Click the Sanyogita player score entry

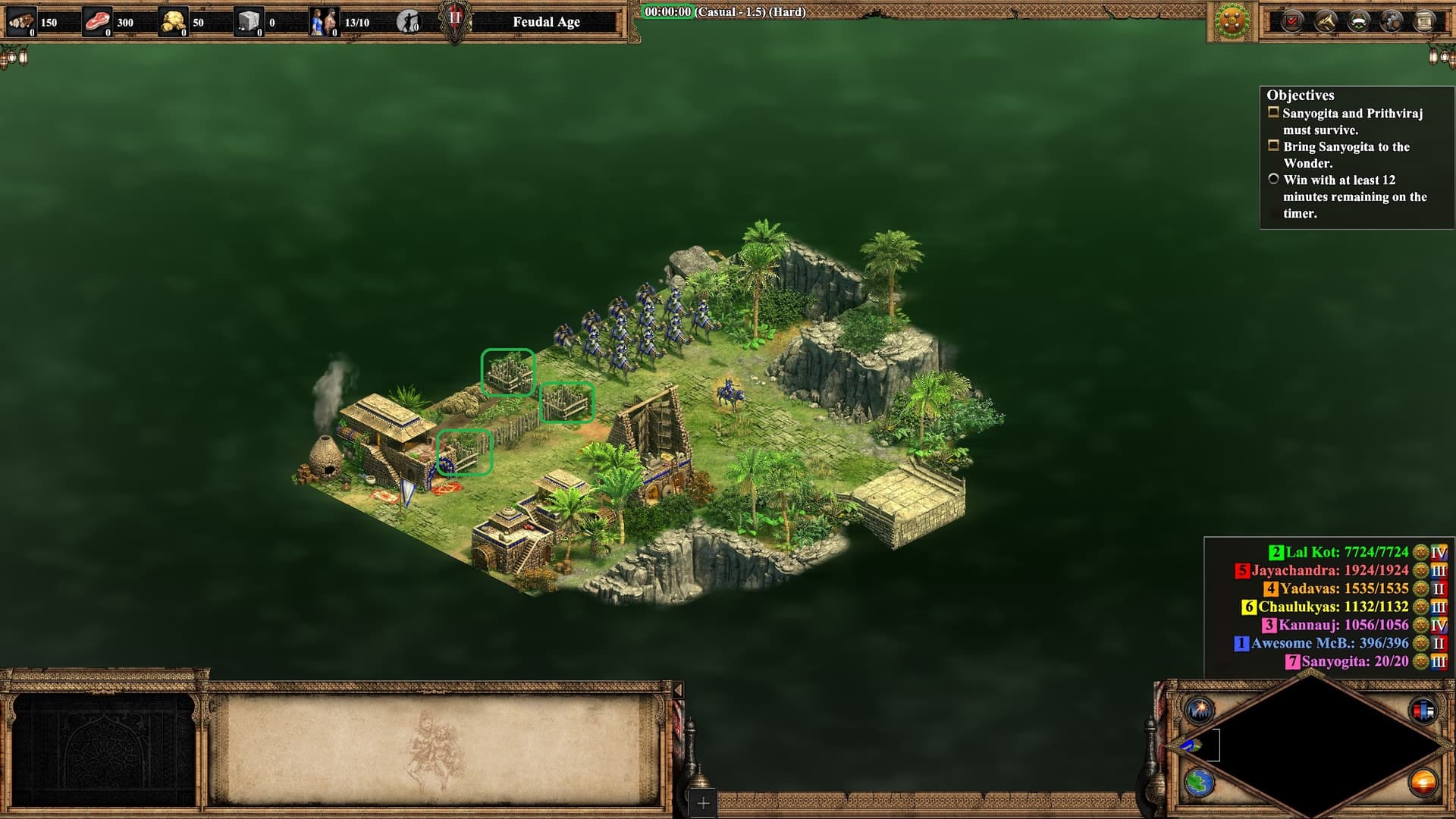[x=1354, y=661]
